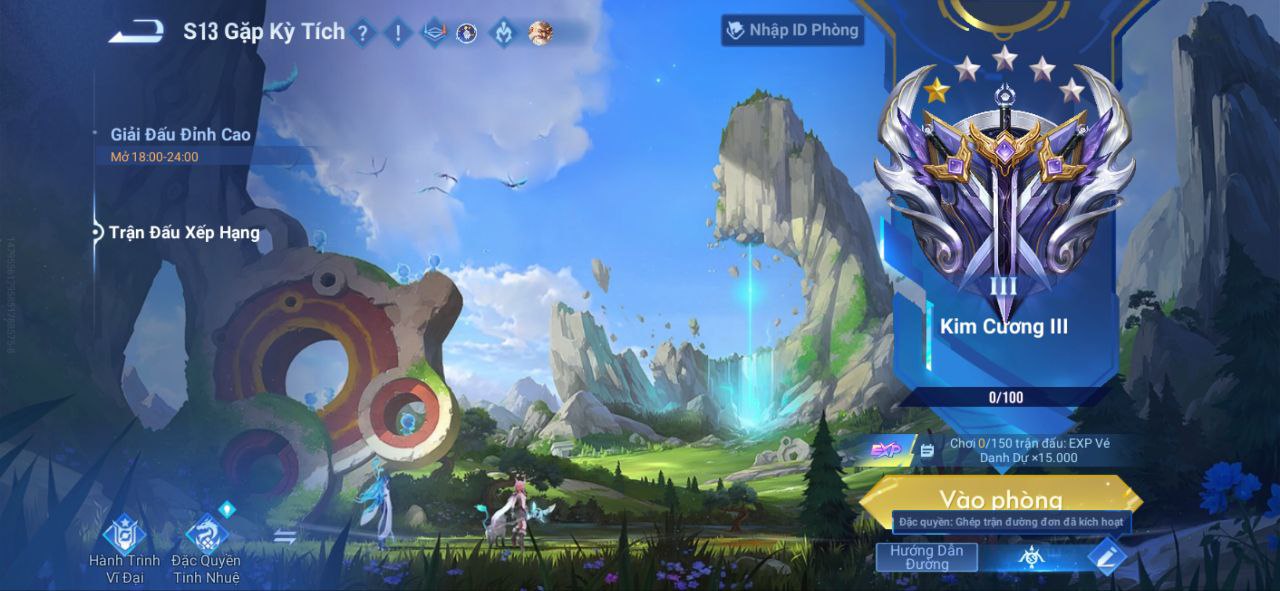This screenshot has height=591, width=1280.
Task: Click the EXP bonus badge
Action: point(884,450)
